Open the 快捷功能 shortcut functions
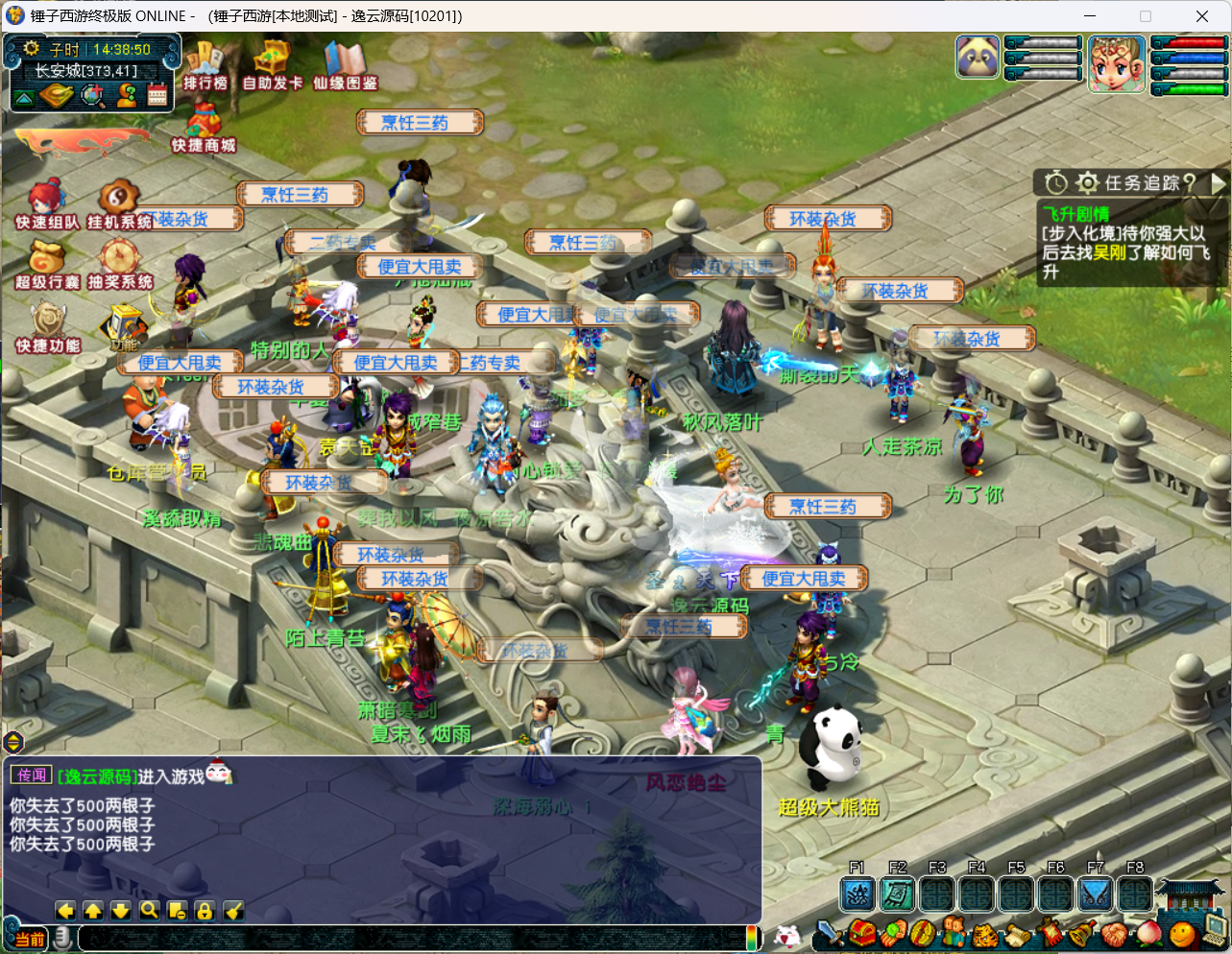 (x=48, y=326)
